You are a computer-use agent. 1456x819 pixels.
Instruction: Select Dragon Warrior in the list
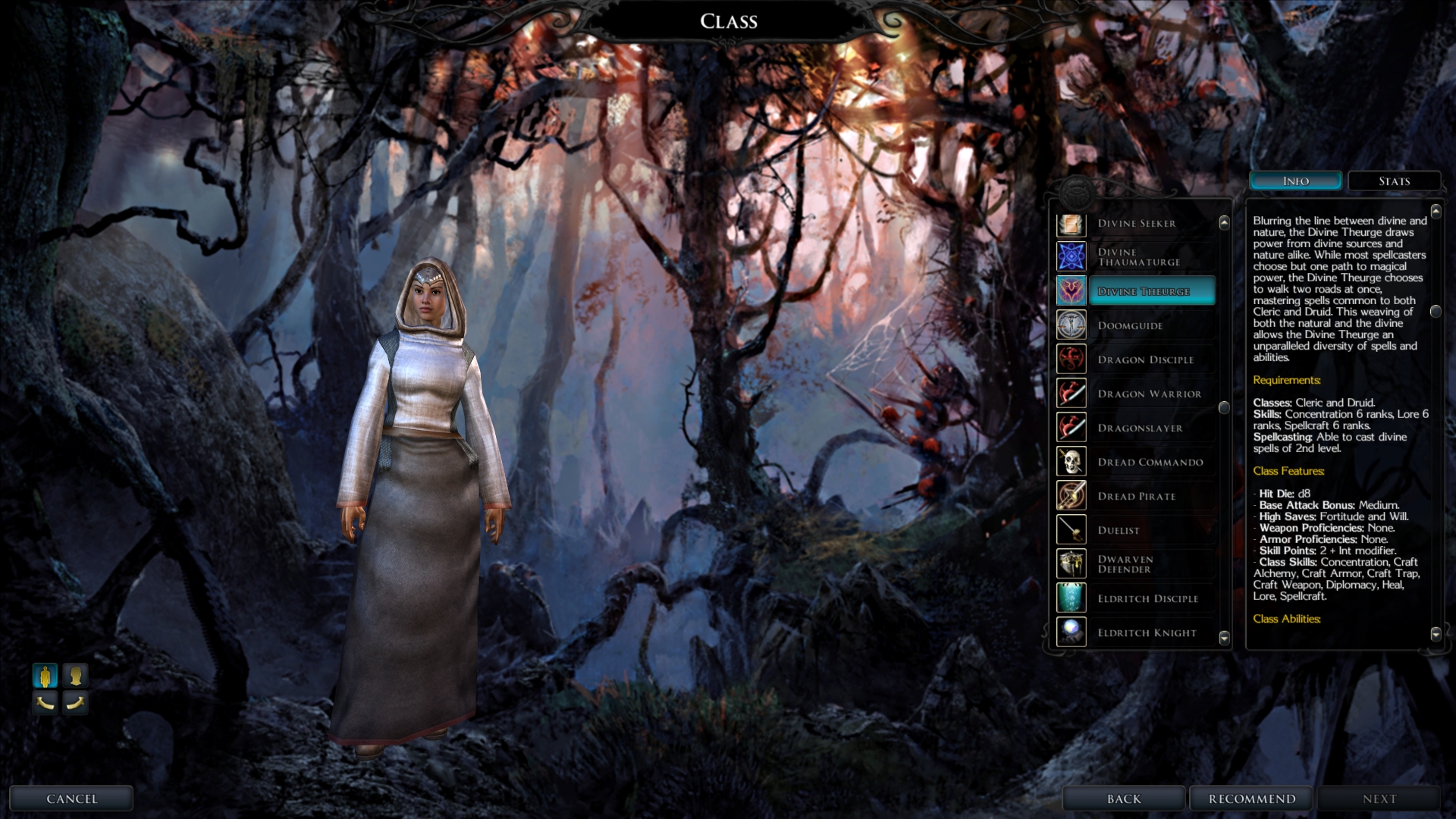(1149, 394)
